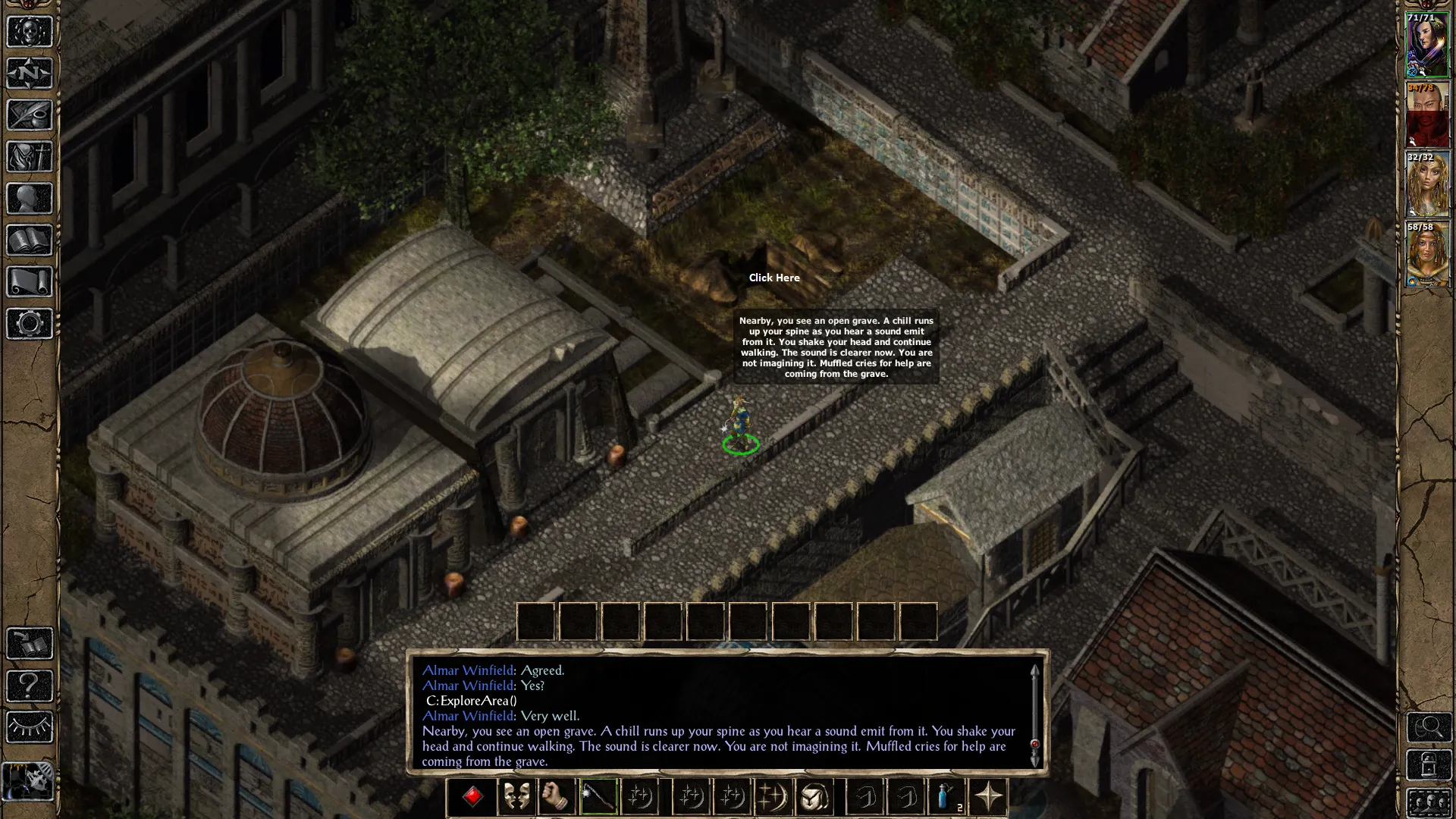Open the journal quill-and-inkwell icon
Image resolution: width=1456 pixels, height=819 pixels.
pos(30,115)
